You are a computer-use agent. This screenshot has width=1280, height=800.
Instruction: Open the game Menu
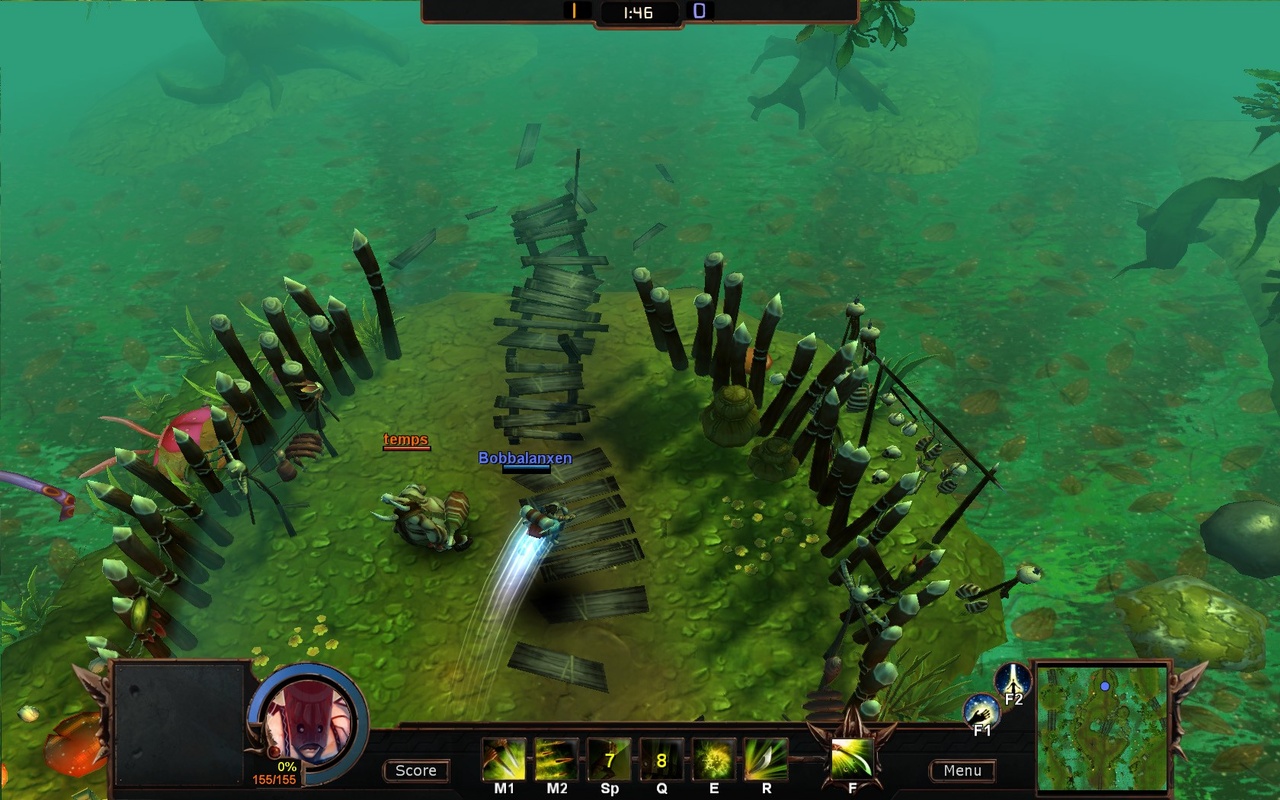tap(962, 770)
